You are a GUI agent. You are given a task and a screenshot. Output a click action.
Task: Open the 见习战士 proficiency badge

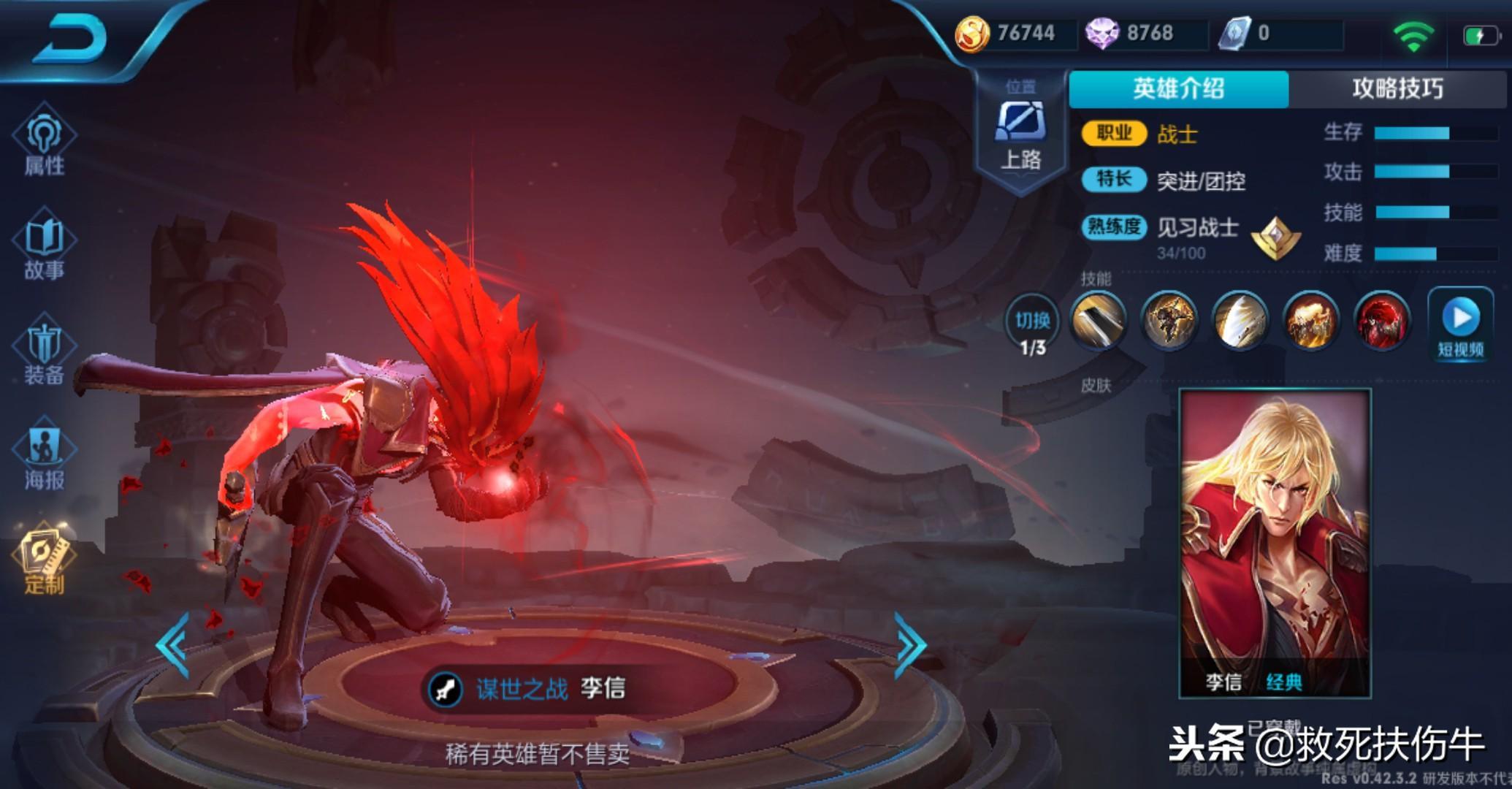pyautogui.click(x=1275, y=238)
